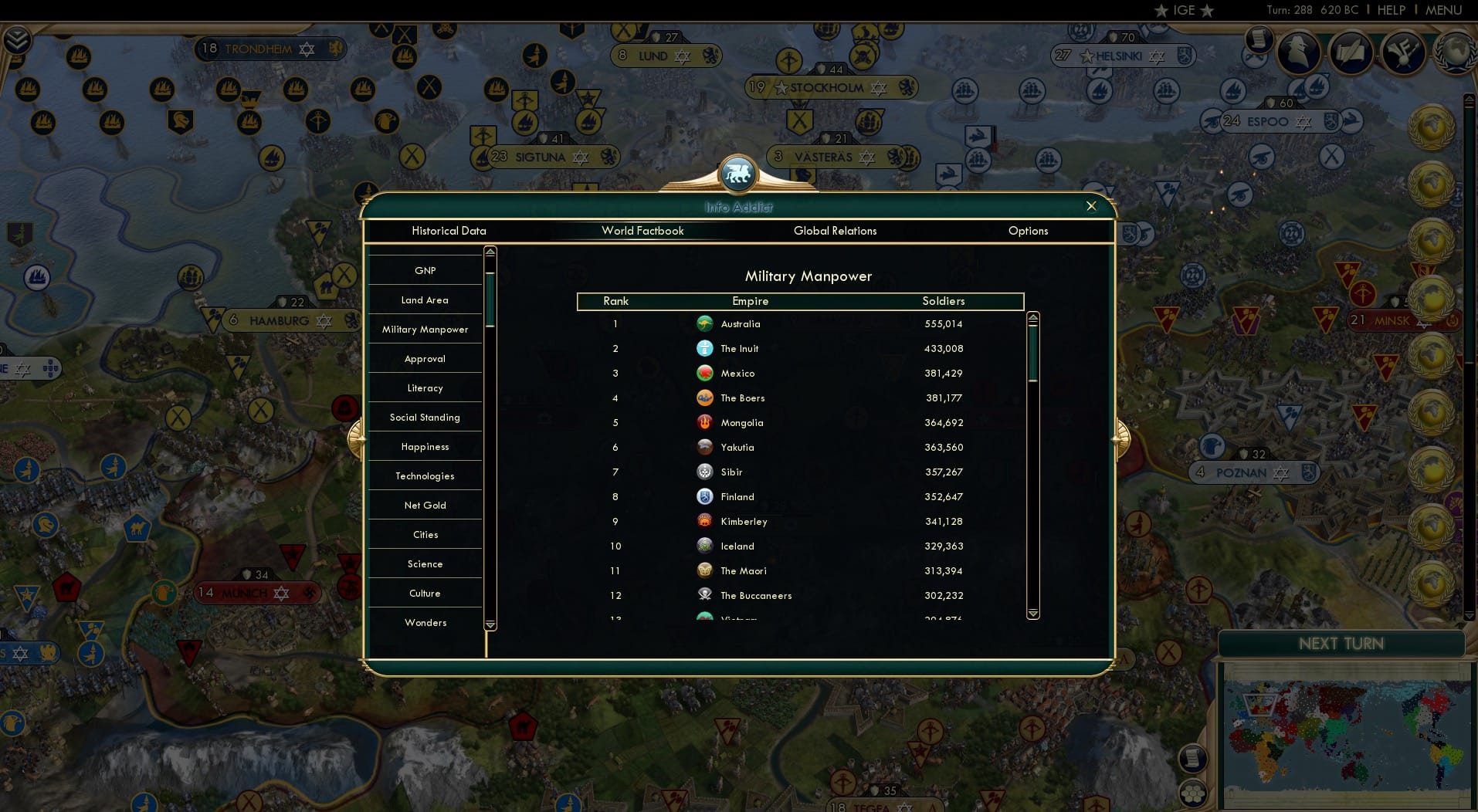The height and width of the screenshot is (812, 1478).
Task: Switch to the Historical Data tab
Action: pos(449,231)
